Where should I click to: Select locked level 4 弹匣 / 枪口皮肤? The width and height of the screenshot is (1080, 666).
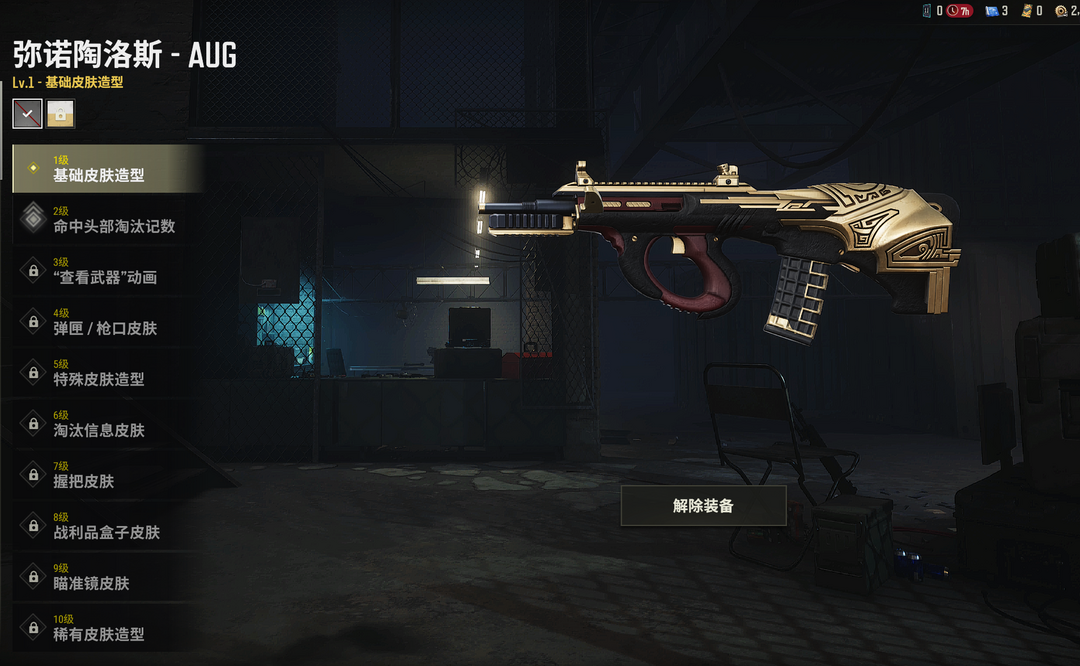pos(108,322)
